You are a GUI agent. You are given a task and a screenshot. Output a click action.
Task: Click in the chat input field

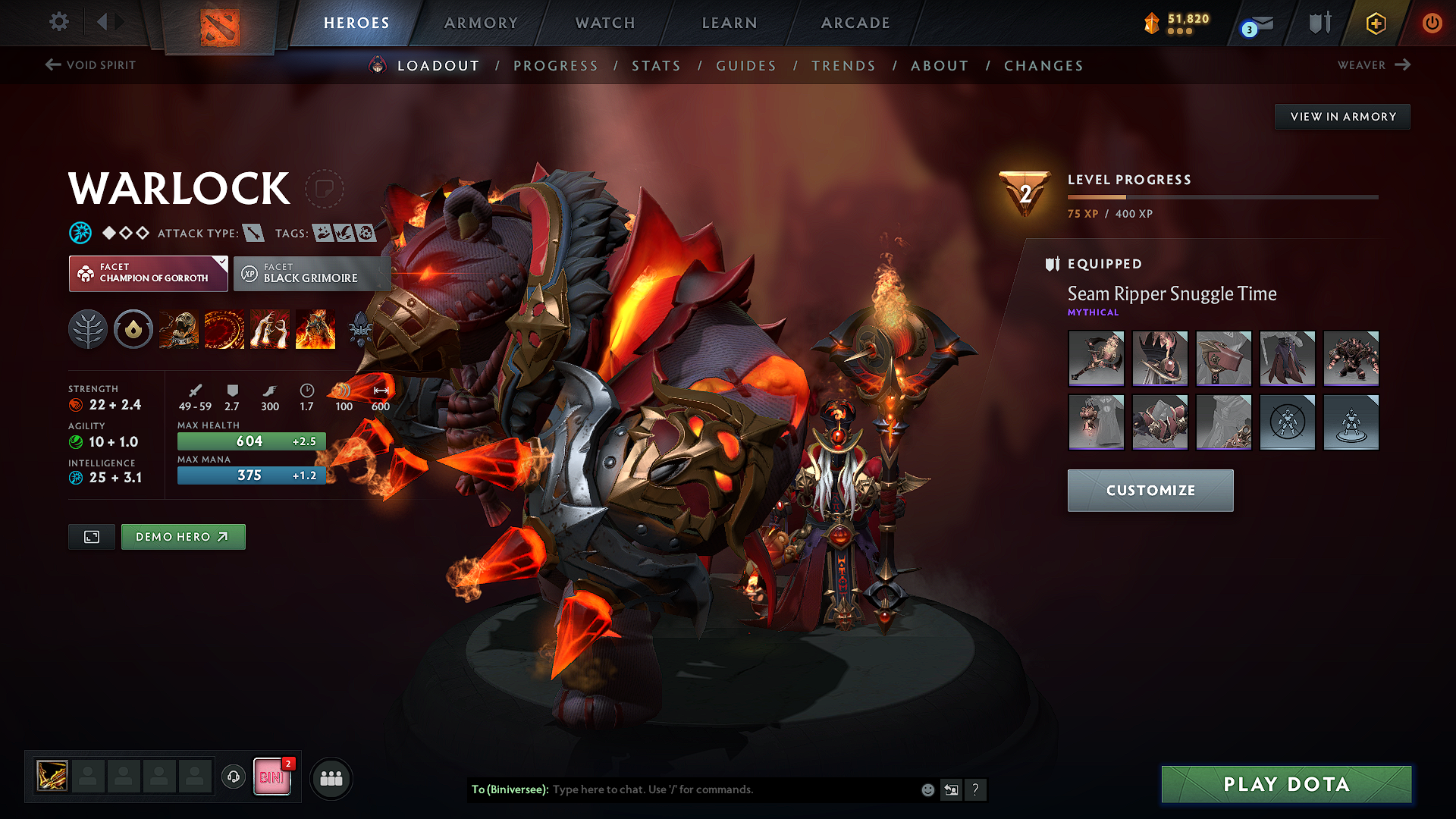[720, 789]
